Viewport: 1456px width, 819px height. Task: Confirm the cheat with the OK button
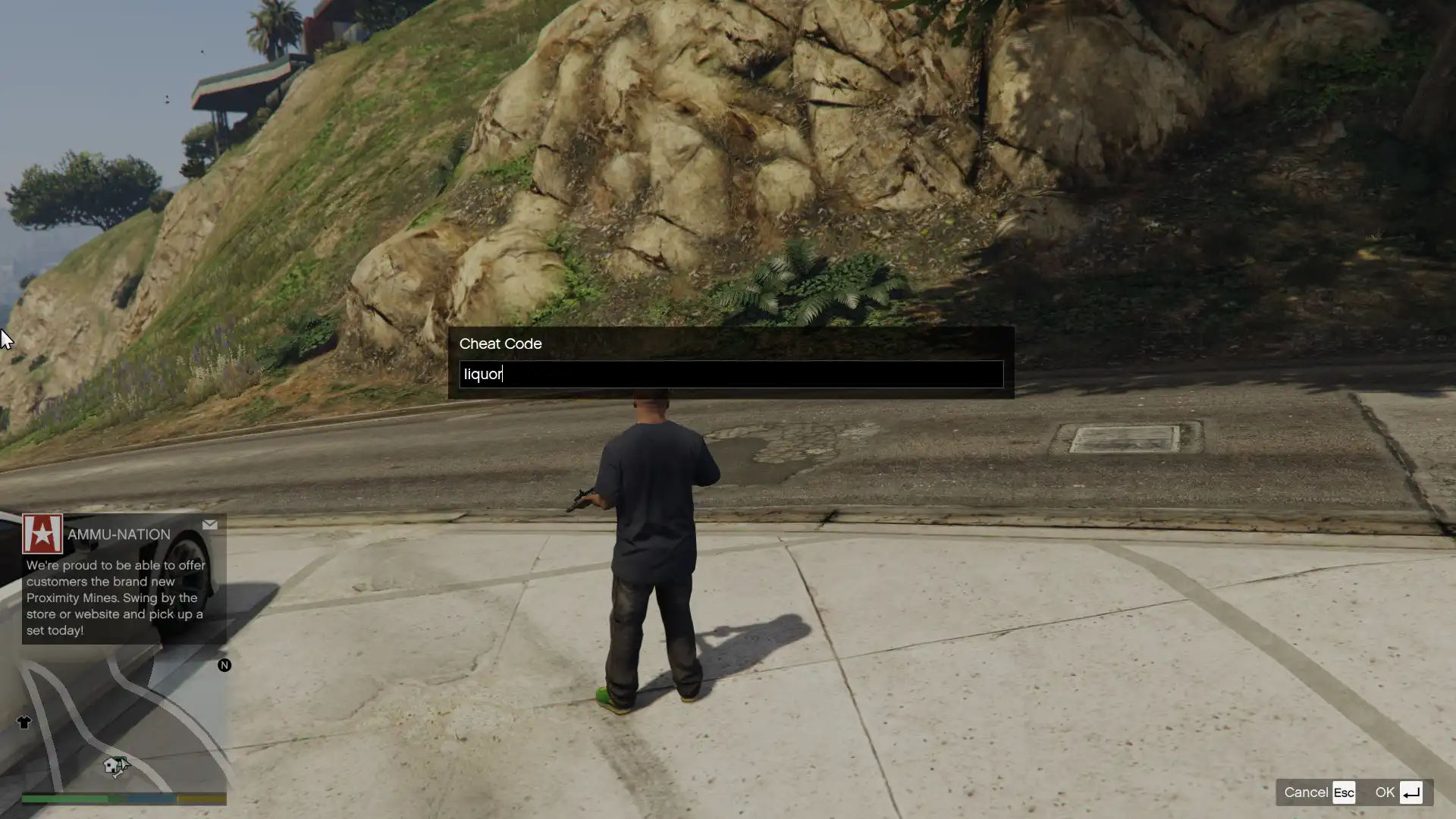(x=1398, y=792)
